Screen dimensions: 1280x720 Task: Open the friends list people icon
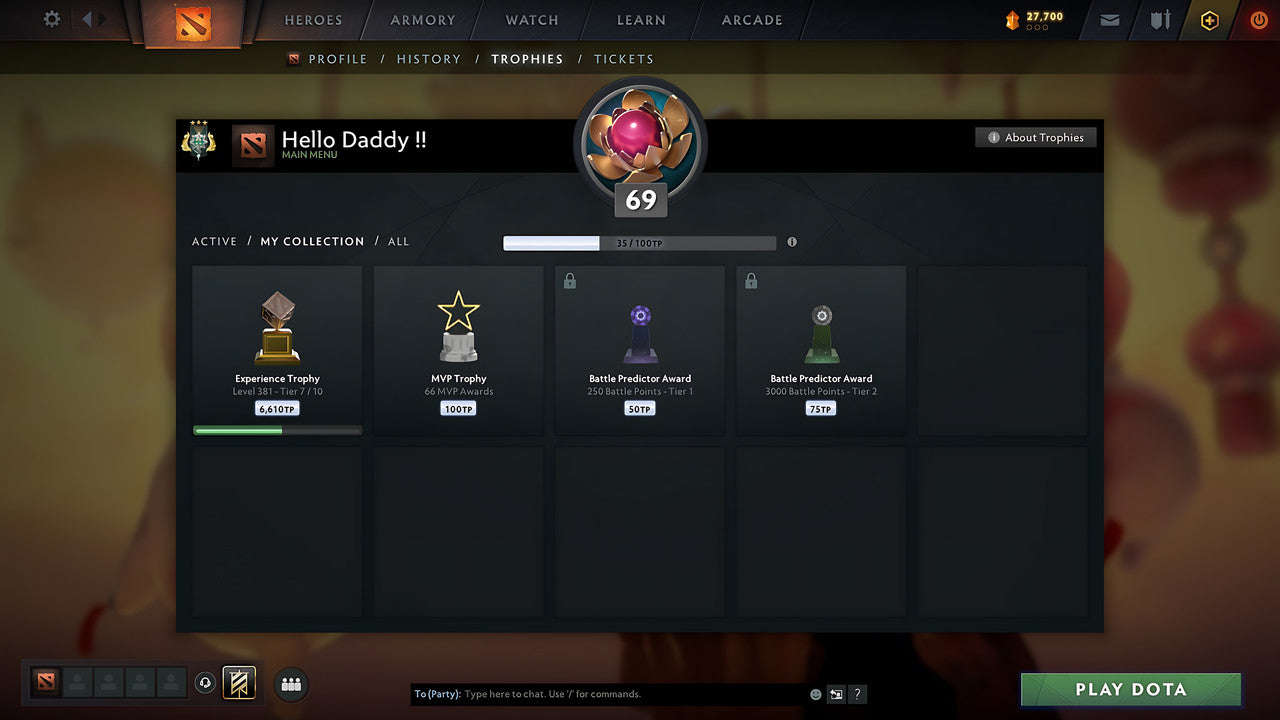[289, 684]
